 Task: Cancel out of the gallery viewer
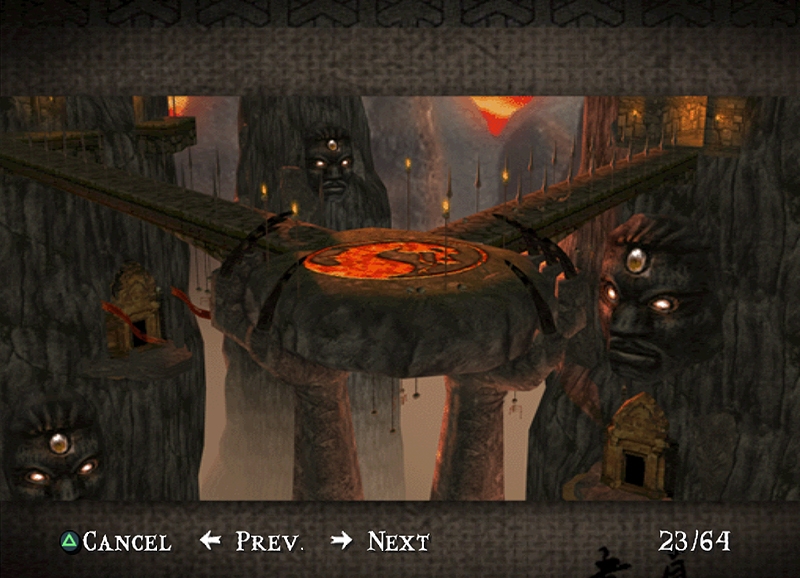point(116,542)
